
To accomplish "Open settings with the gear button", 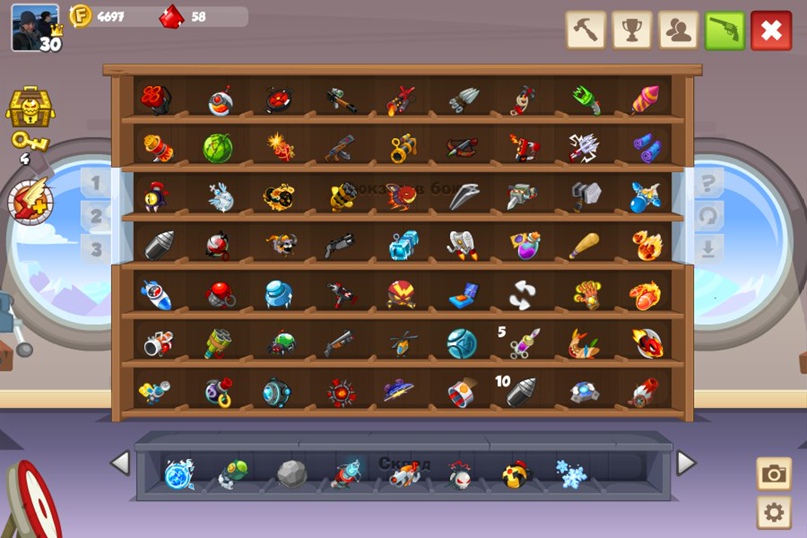I will [773, 513].
